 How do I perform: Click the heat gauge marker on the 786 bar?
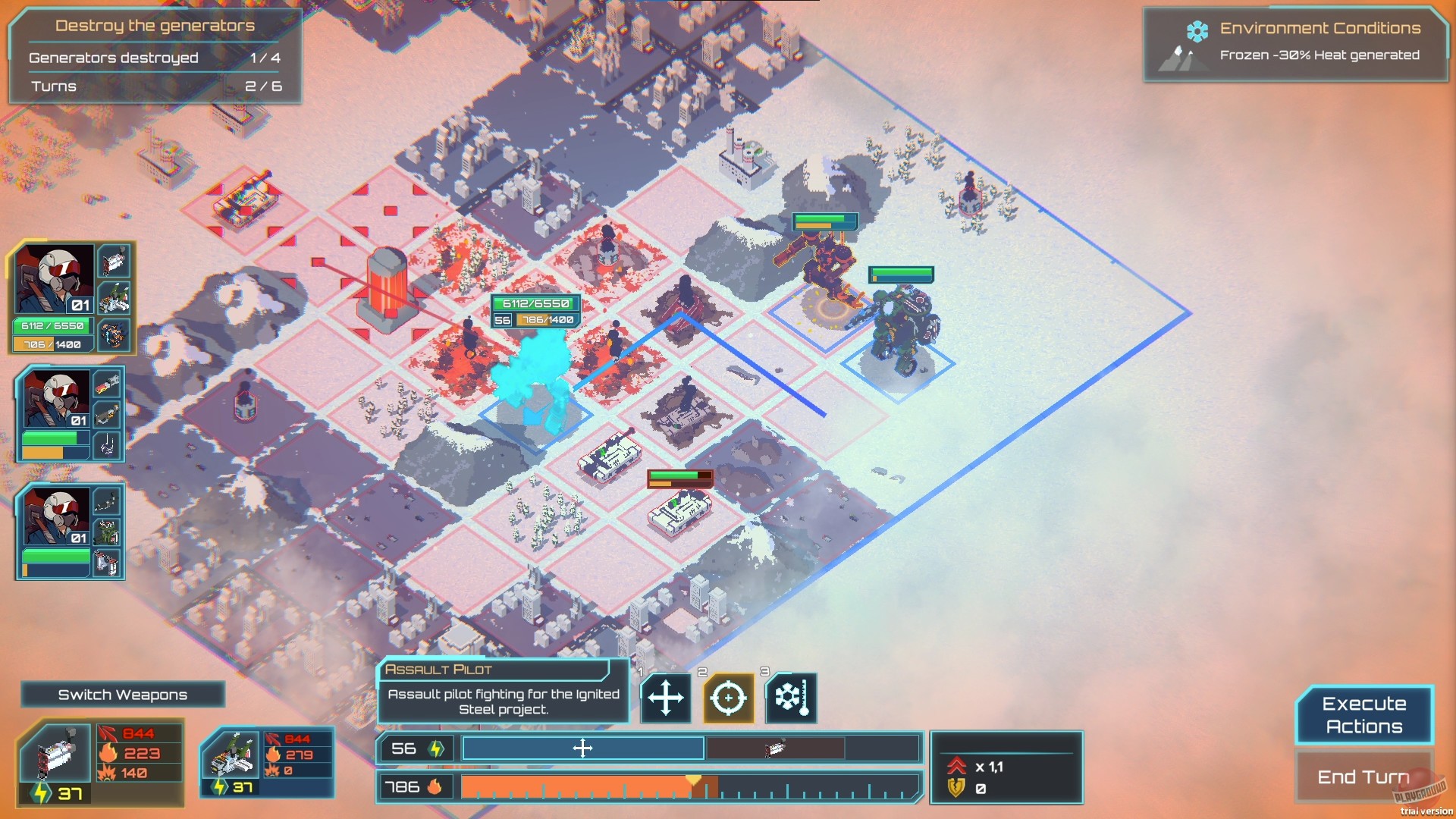pos(692,777)
